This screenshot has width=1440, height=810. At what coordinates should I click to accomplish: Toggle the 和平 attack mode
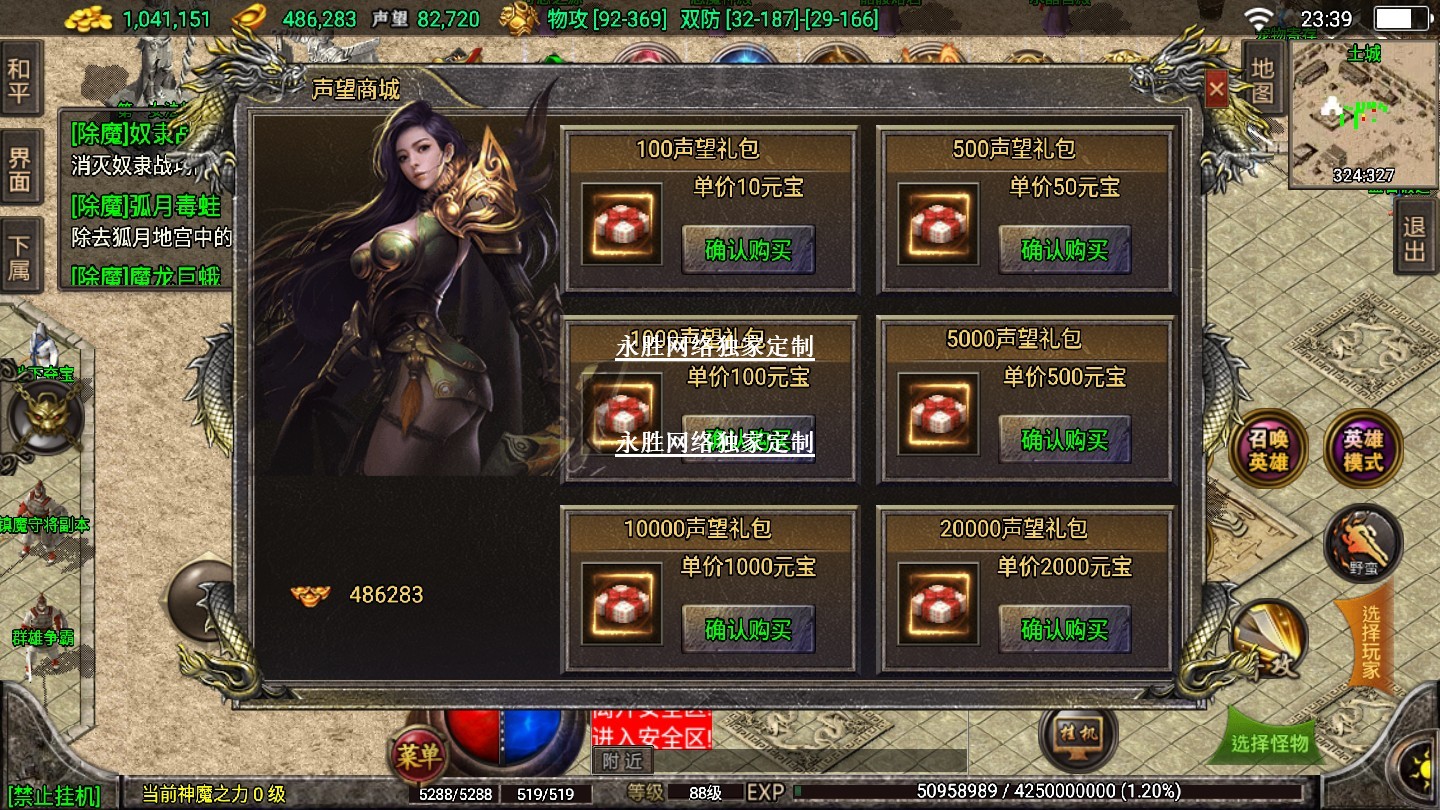[20, 82]
